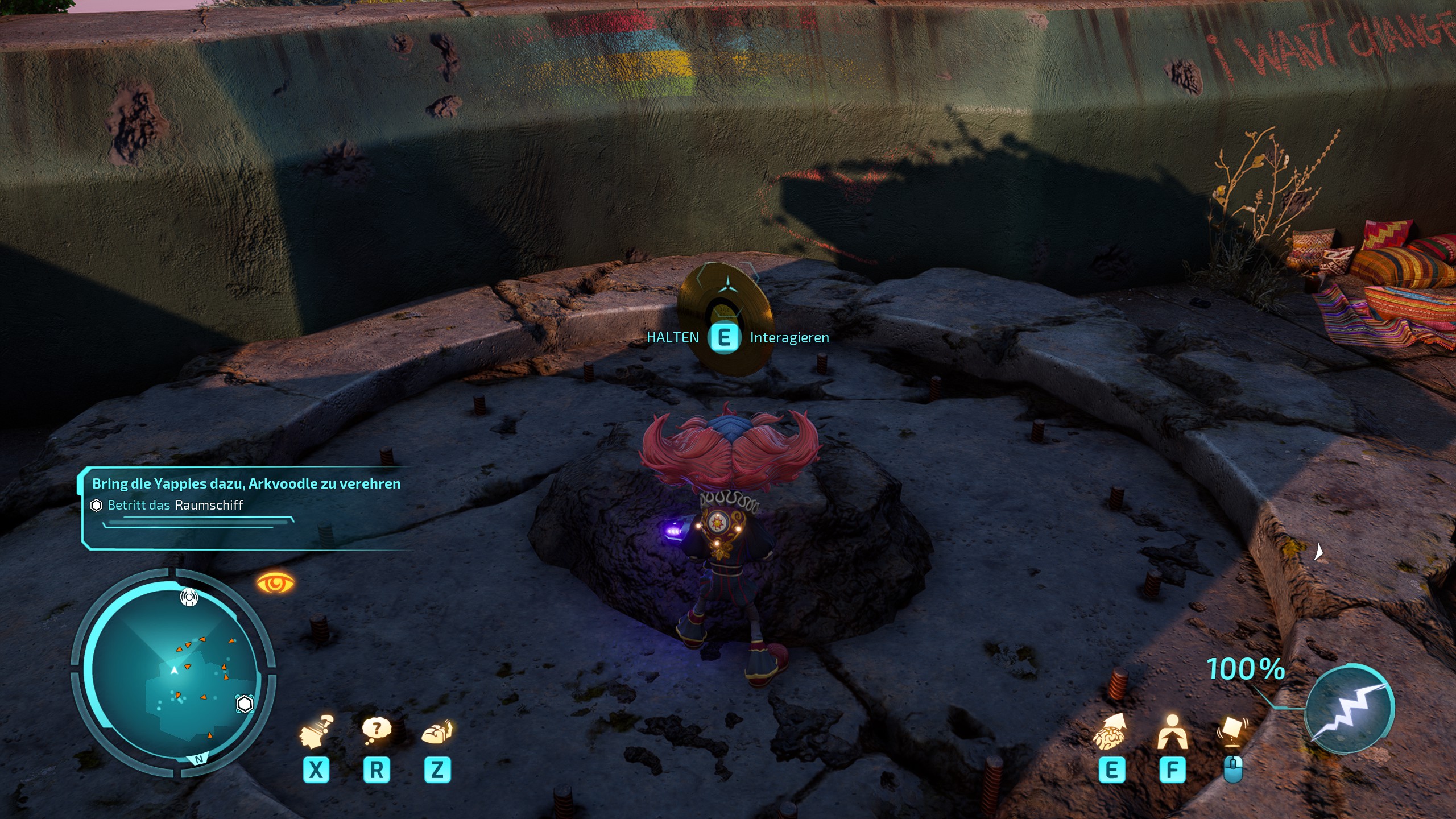
Task: Use the thrown object psychokinesis icon
Action: (1232, 733)
